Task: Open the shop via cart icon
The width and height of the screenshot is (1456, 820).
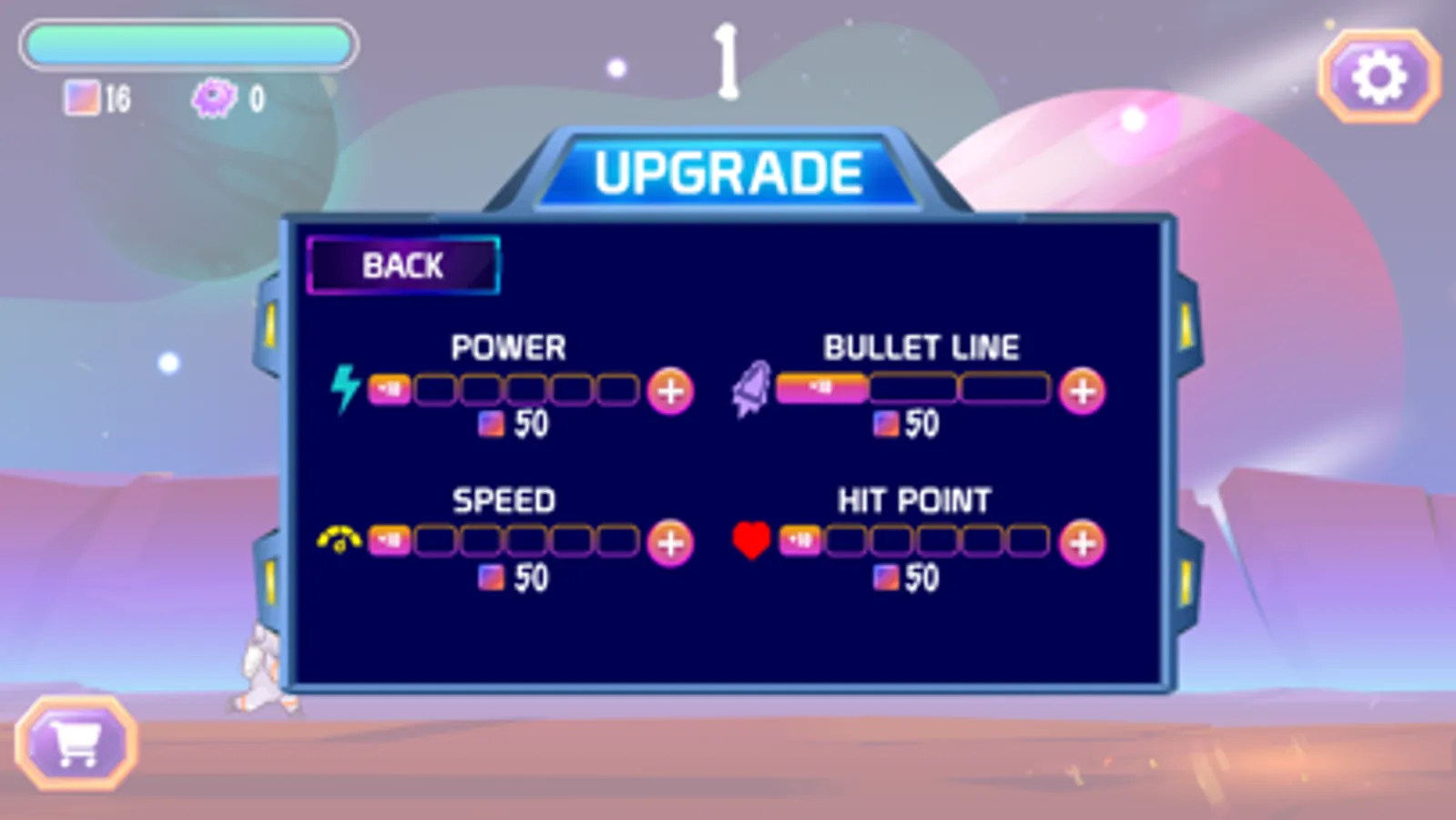Action: (76, 743)
